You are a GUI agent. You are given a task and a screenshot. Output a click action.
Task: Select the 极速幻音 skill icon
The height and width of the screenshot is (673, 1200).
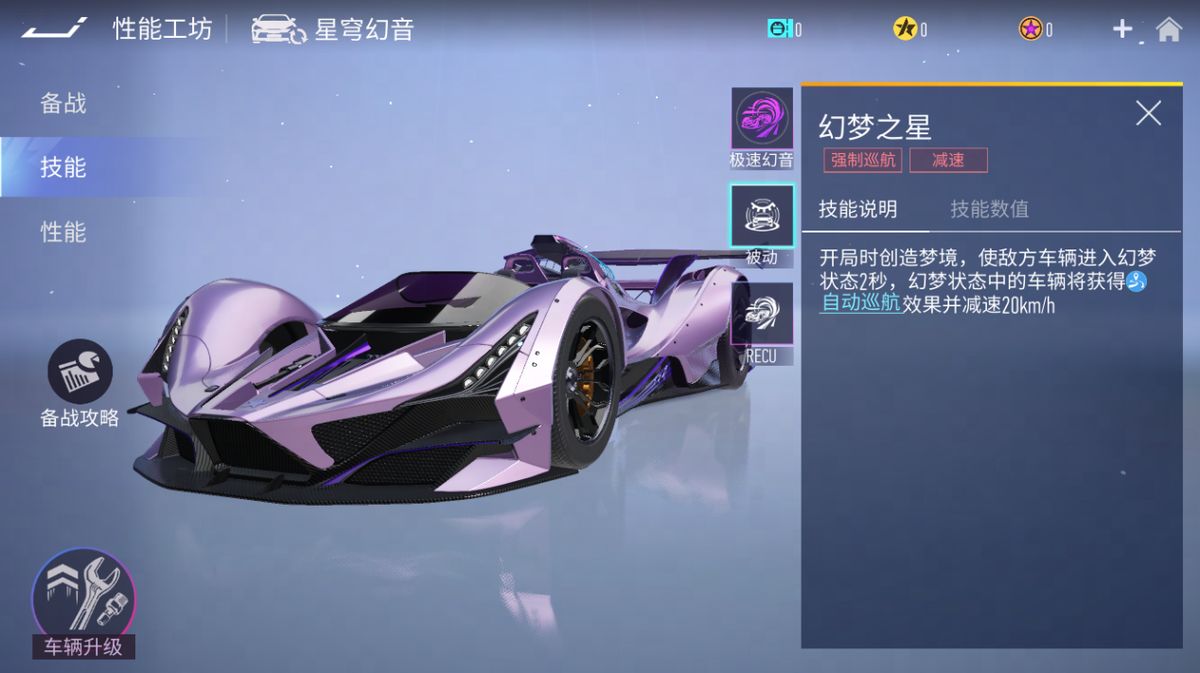(x=762, y=120)
